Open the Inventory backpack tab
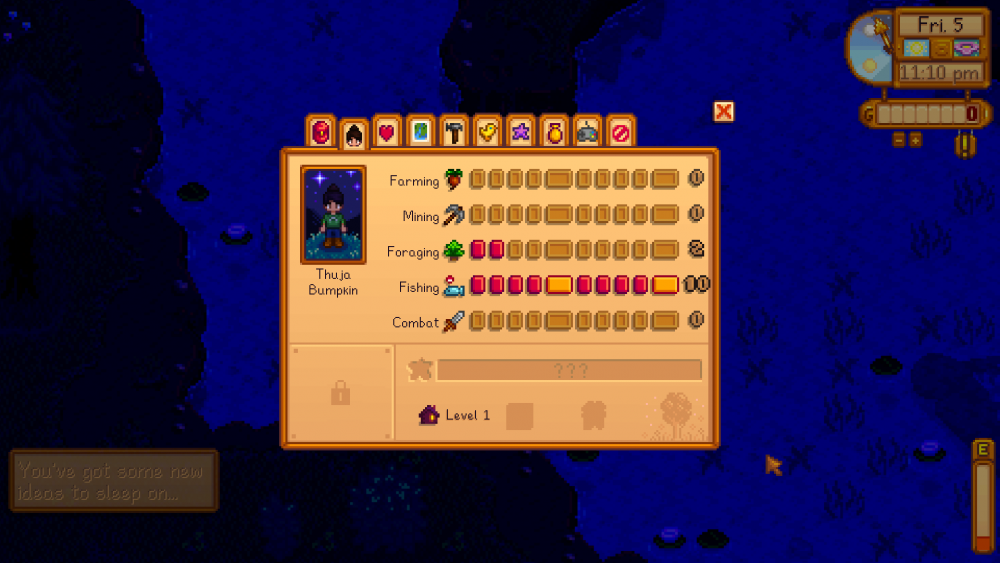The width and height of the screenshot is (1000, 563). coord(321,132)
